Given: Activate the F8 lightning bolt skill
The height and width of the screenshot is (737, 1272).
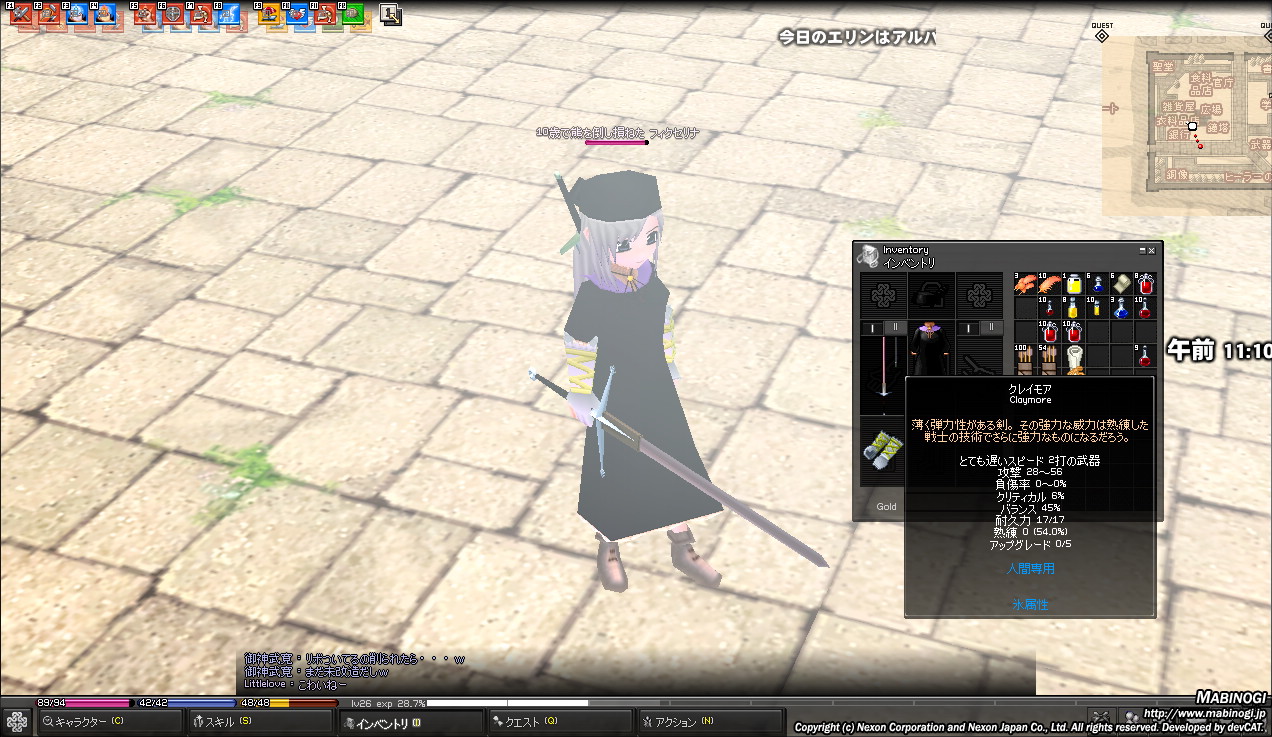Looking at the screenshot, I should (229, 15).
